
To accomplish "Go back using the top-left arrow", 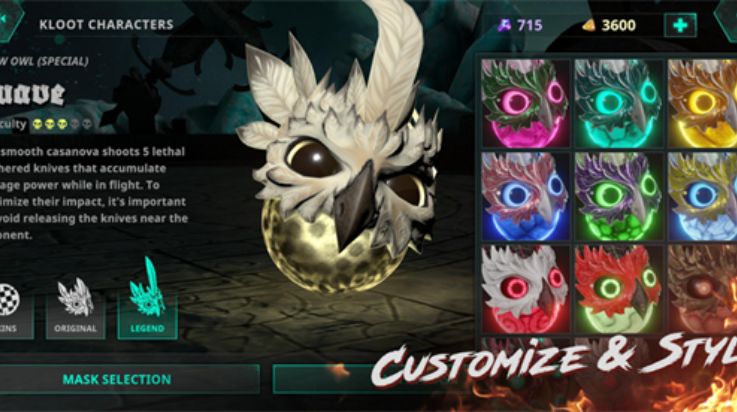I will point(8,16).
